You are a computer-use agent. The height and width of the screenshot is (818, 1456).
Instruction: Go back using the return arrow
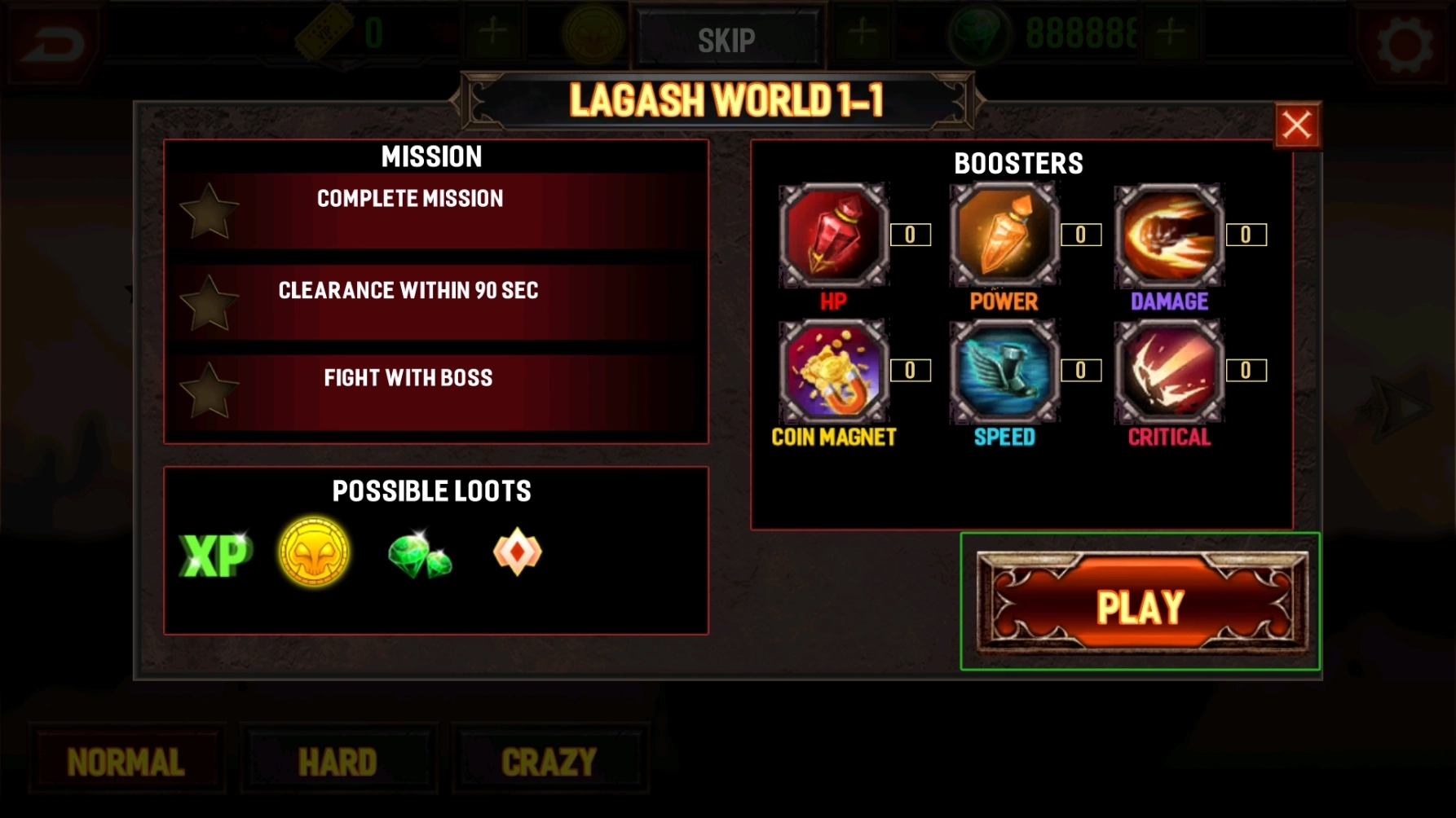[x=52, y=42]
